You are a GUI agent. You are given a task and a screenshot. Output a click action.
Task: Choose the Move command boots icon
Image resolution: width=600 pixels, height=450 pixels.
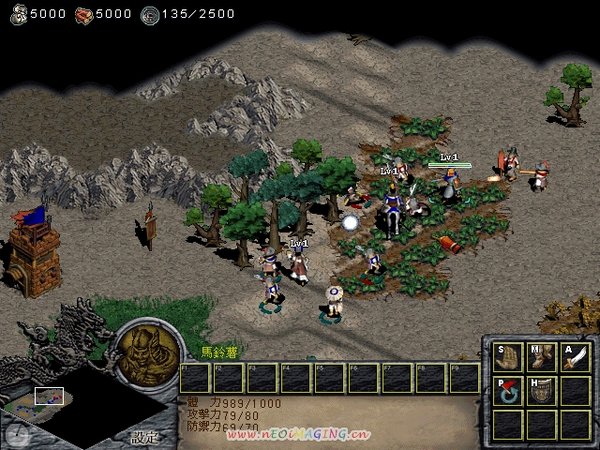coord(542,357)
